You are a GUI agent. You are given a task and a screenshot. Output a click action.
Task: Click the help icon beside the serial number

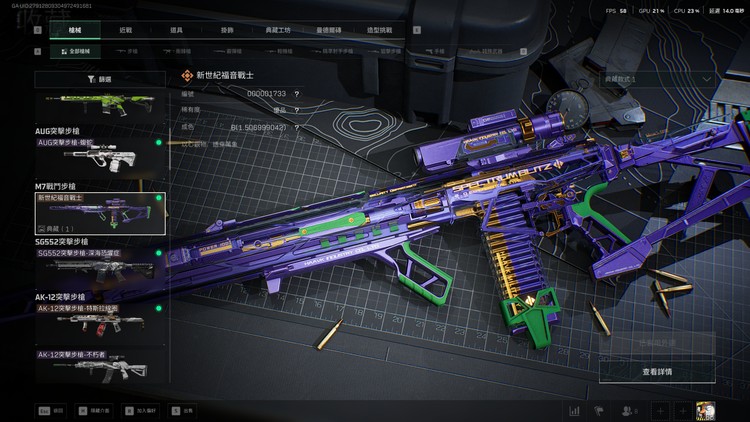[297, 94]
